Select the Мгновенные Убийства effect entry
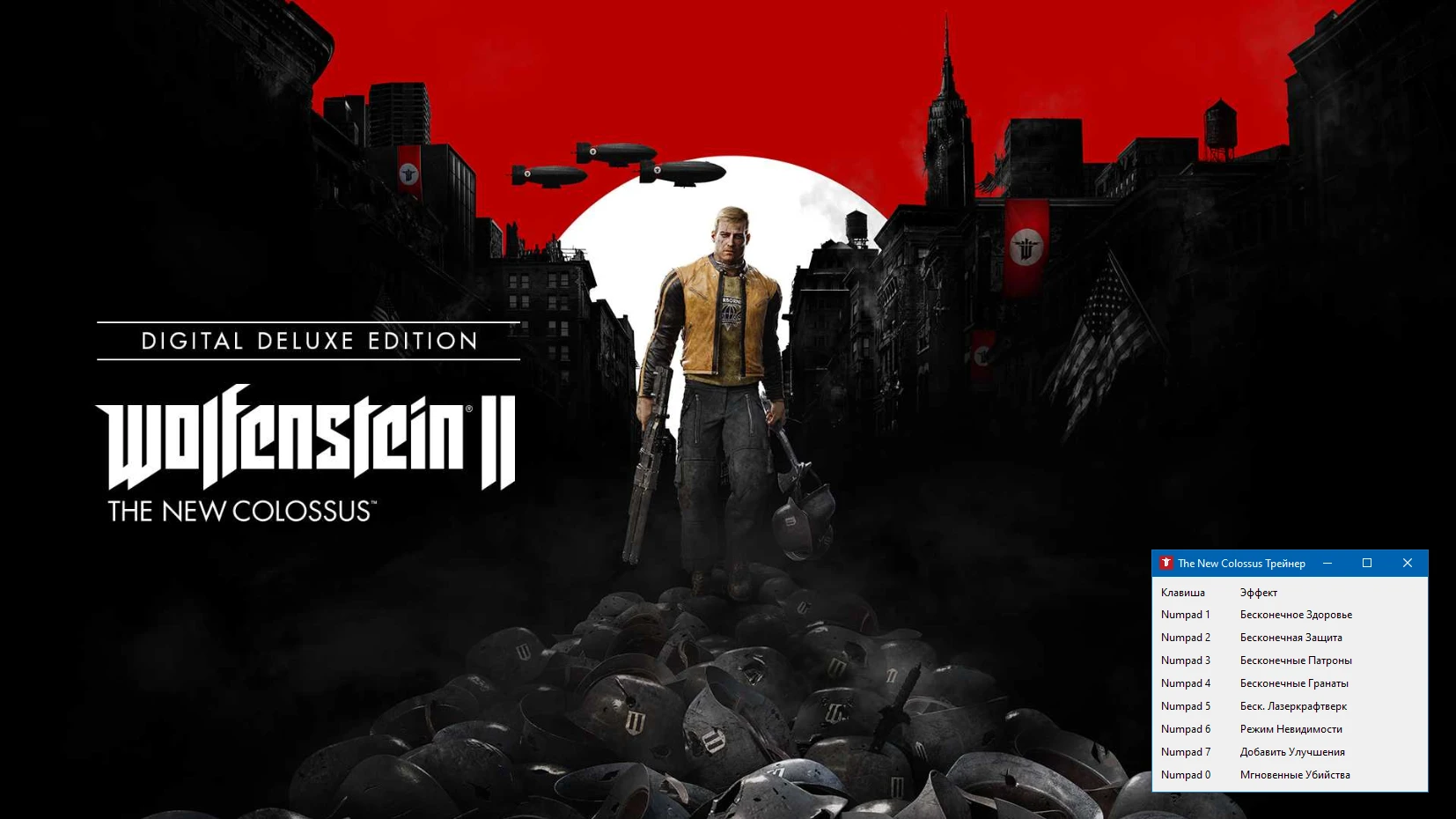1456x819 pixels. pos(1295,774)
